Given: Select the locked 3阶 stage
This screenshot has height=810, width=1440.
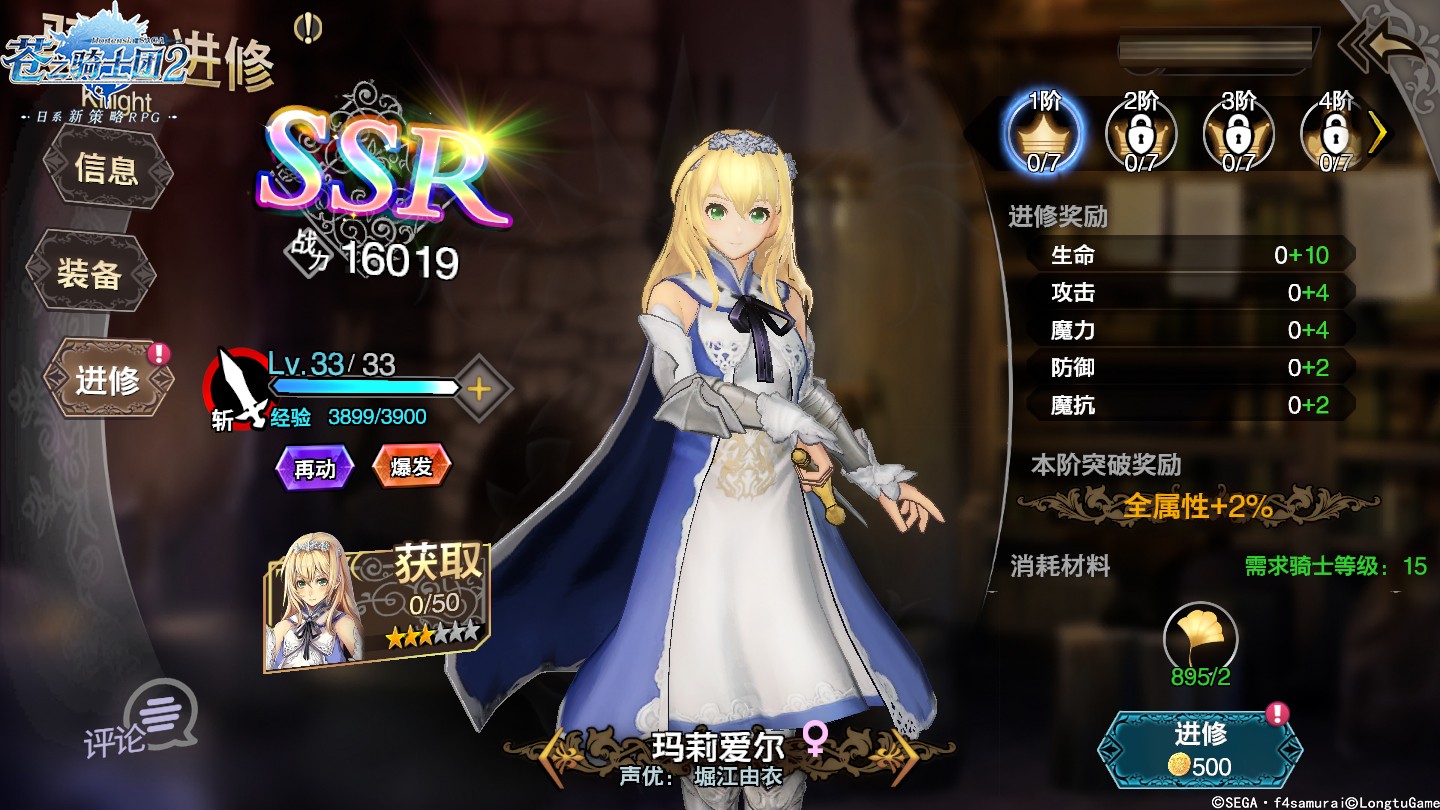Looking at the screenshot, I should tap(1238, 133).
